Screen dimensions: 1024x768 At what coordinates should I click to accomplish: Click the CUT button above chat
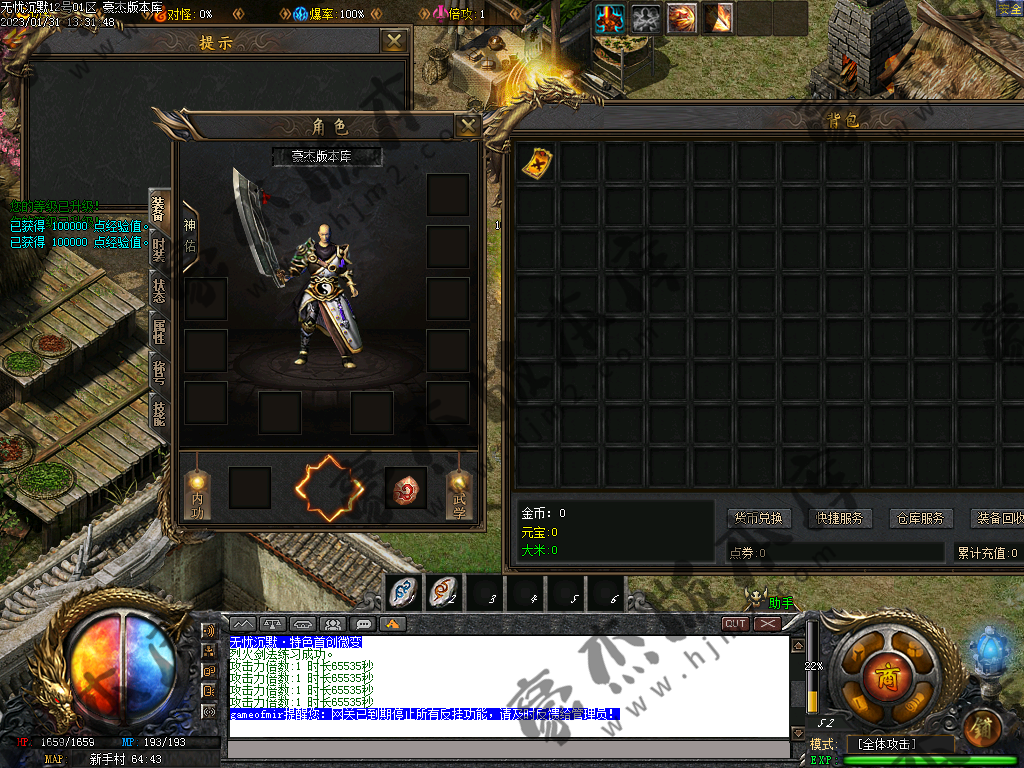coord(735,623)
